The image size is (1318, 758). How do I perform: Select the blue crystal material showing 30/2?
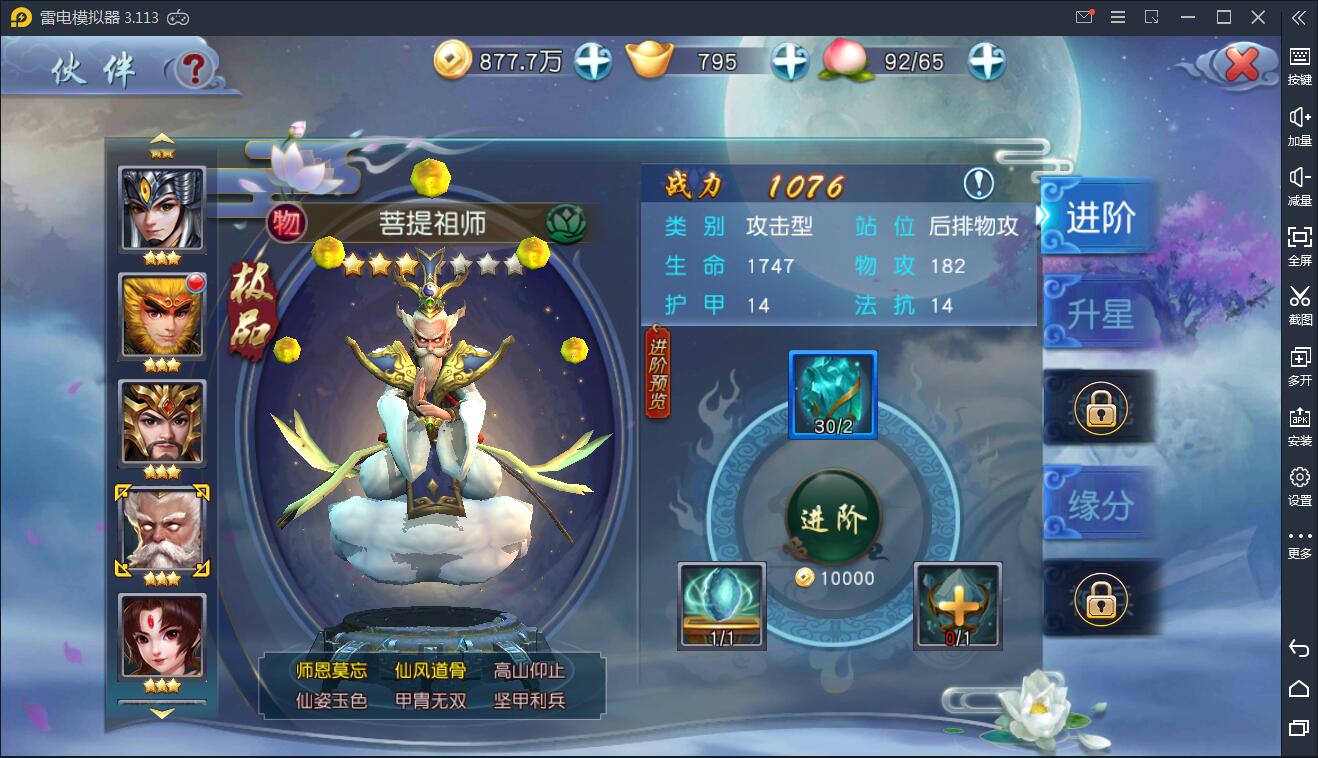tap(833, 396)
